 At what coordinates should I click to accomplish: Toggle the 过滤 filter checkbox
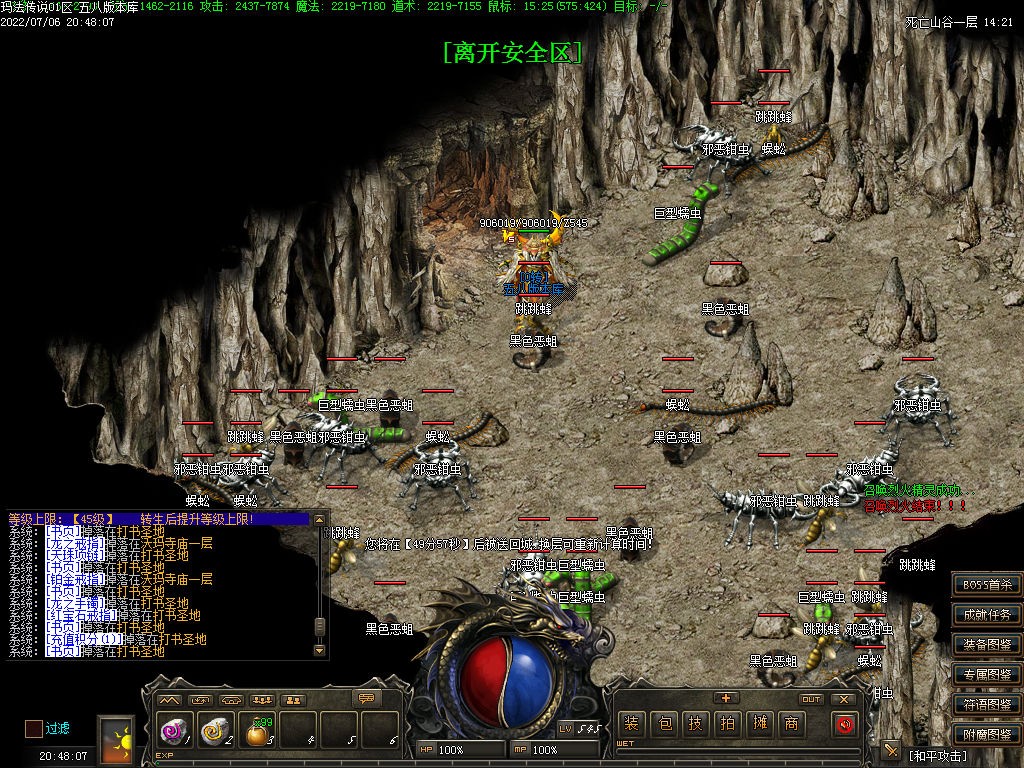[x=34, y=729]
